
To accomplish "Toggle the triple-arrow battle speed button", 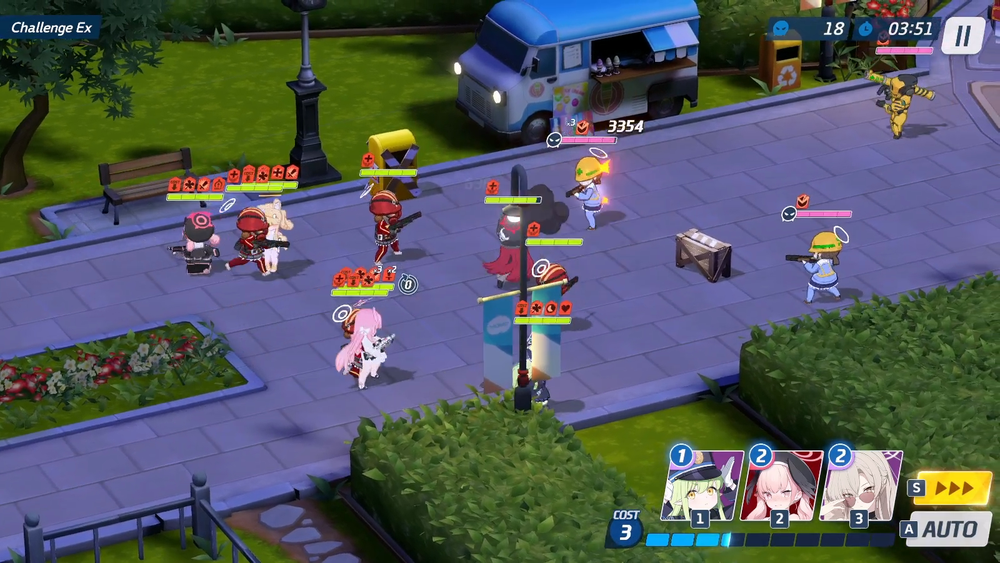I will coord(951,489).
